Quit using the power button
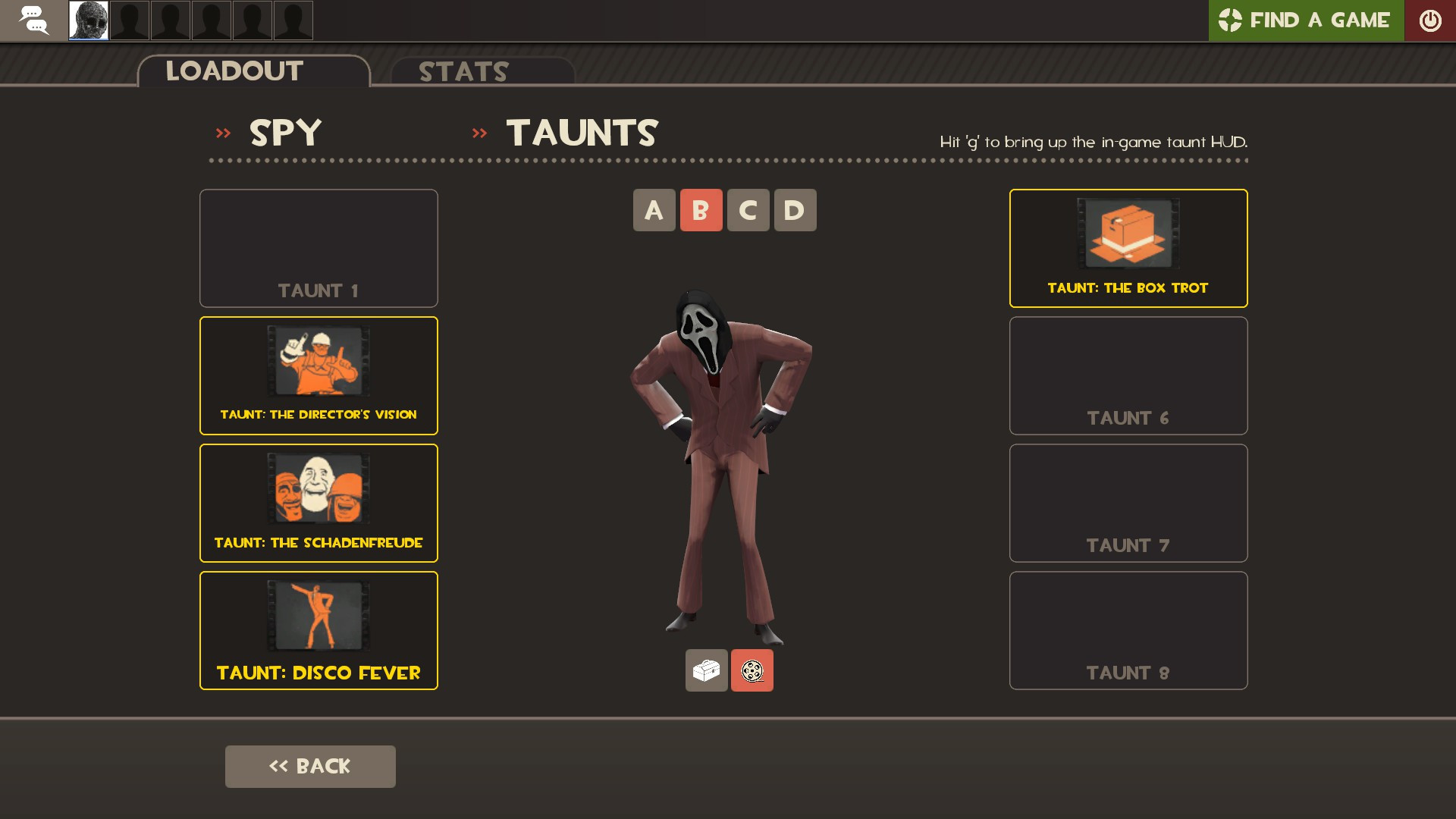Viewport: 1456px width, 819px height. coord(1429,20)
